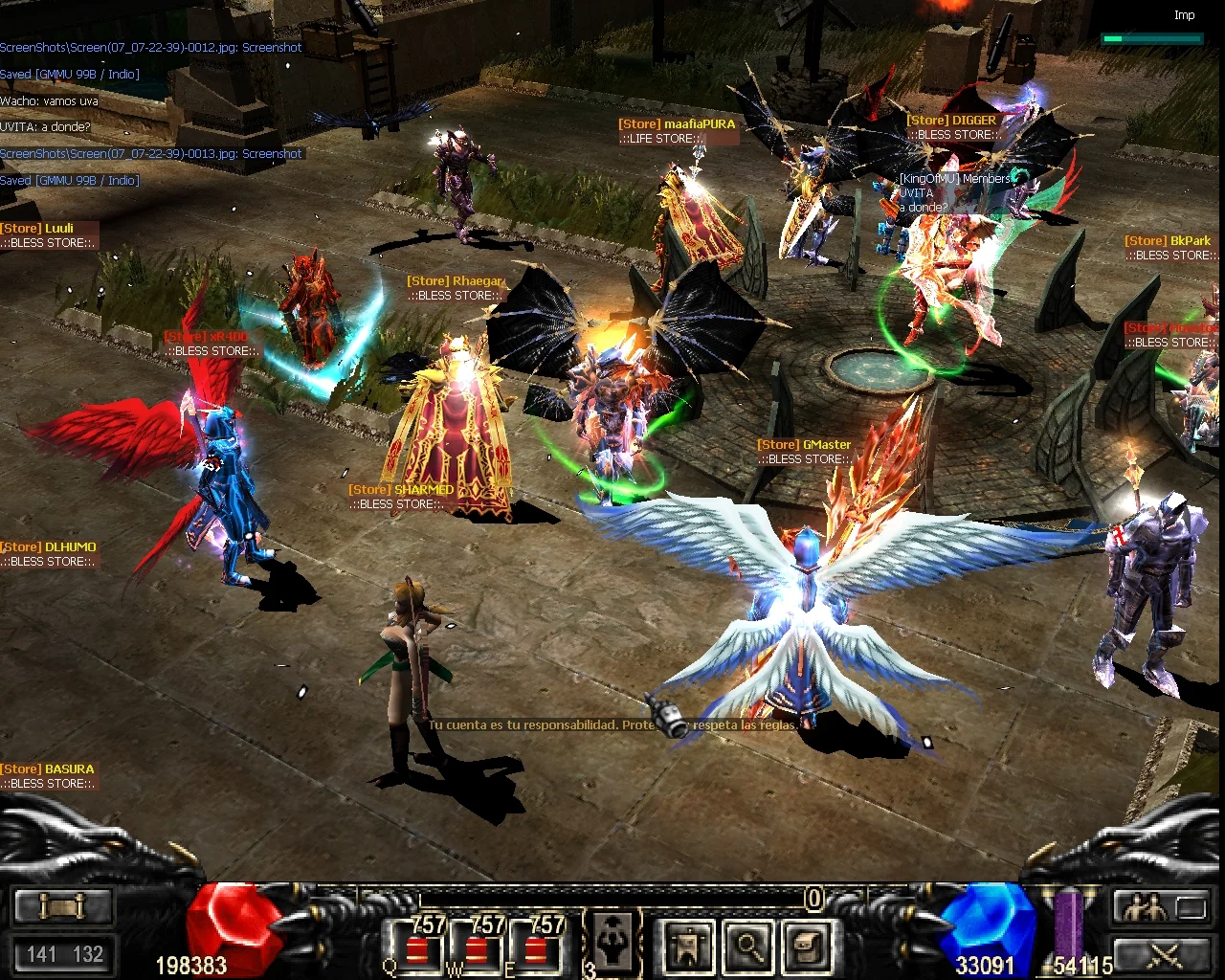Open the current skill selector icon
This screenshot has height=980, width=1225.
610,940
